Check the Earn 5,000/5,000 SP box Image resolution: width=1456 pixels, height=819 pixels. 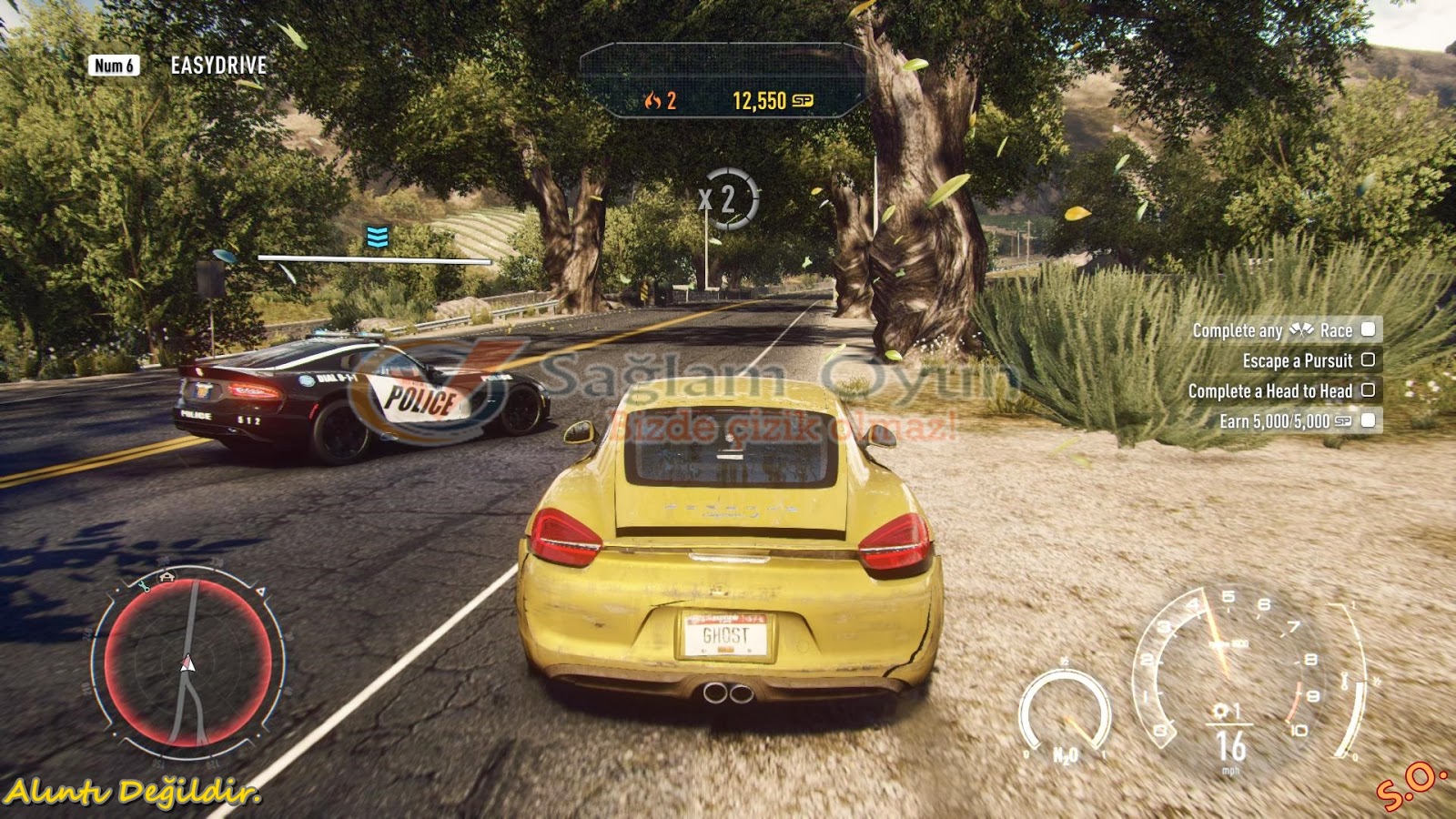pyautogui.click(x=1368, y=422)
